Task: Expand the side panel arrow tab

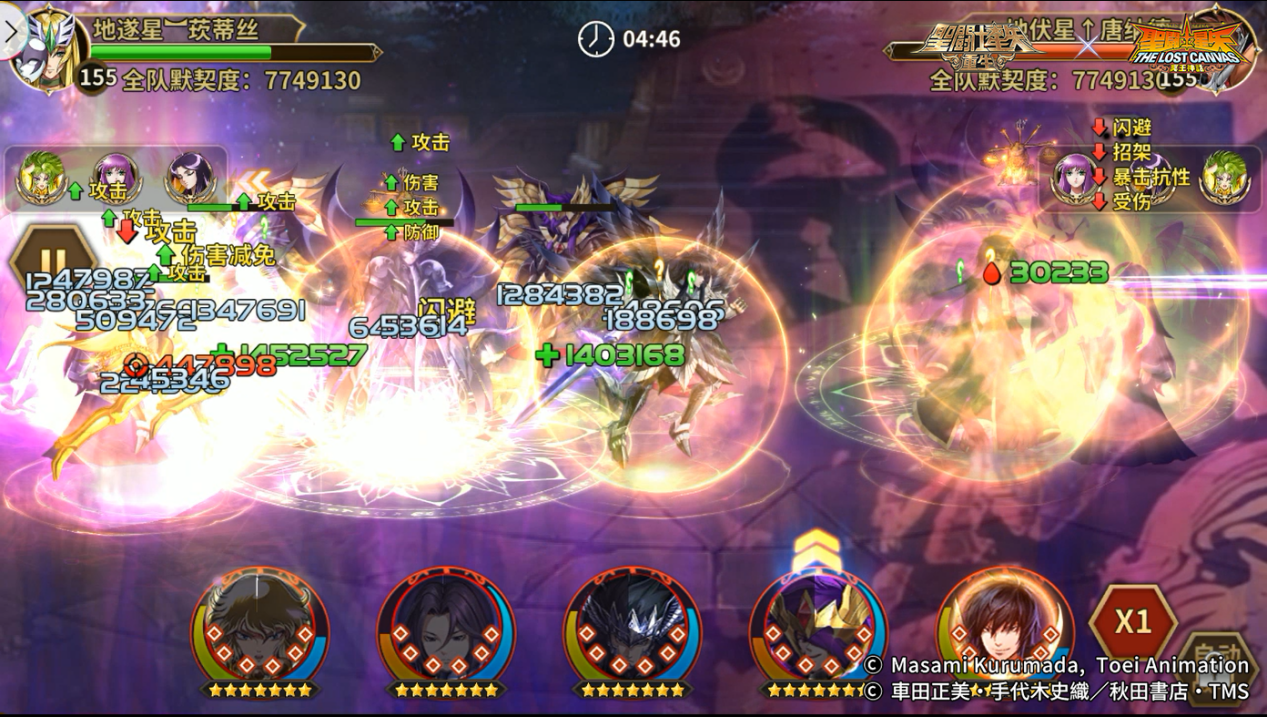Action: tap(11, 30)
